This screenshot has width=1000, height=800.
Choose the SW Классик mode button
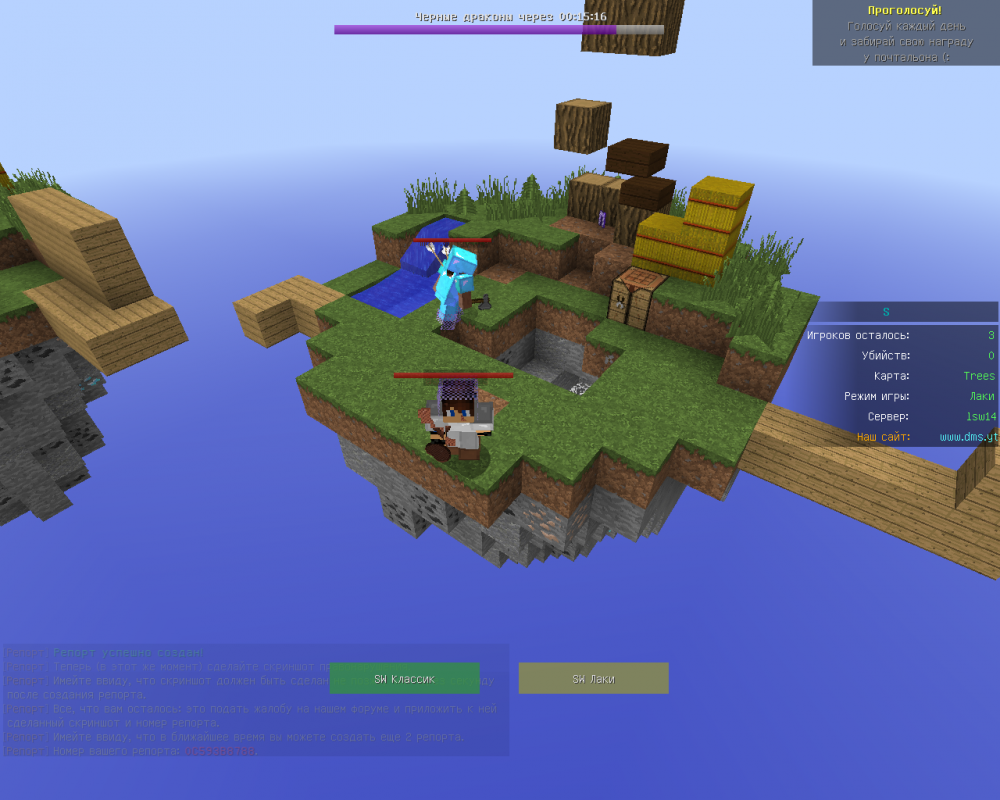coord(404,678)
